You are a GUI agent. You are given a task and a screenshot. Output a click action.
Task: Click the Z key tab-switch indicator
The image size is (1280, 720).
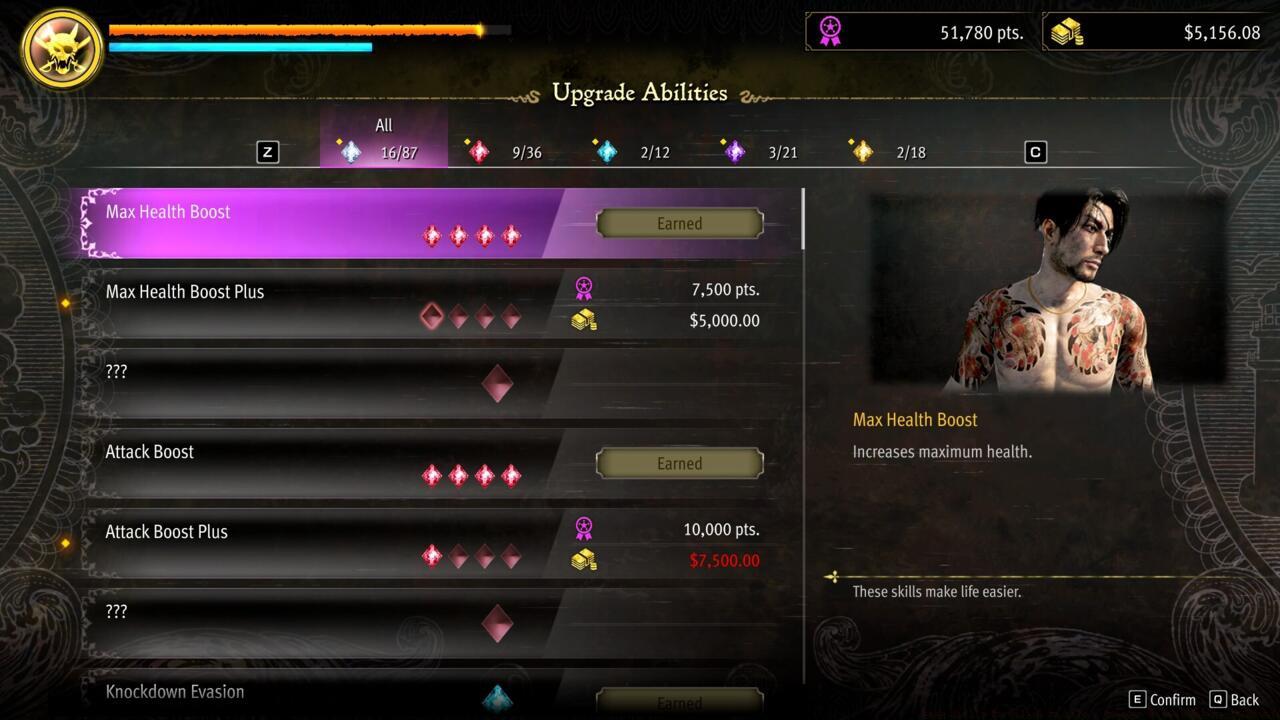[x=266, y=152]
